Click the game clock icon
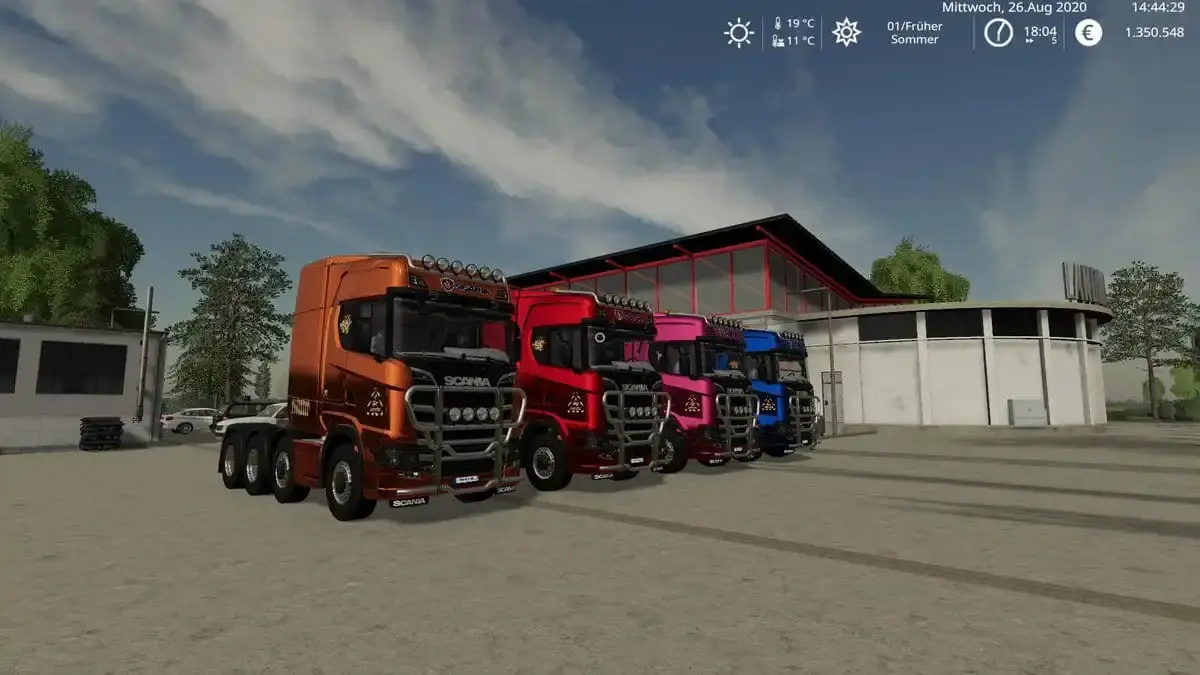The image size is (1200, 675). (x=998, y=32)
